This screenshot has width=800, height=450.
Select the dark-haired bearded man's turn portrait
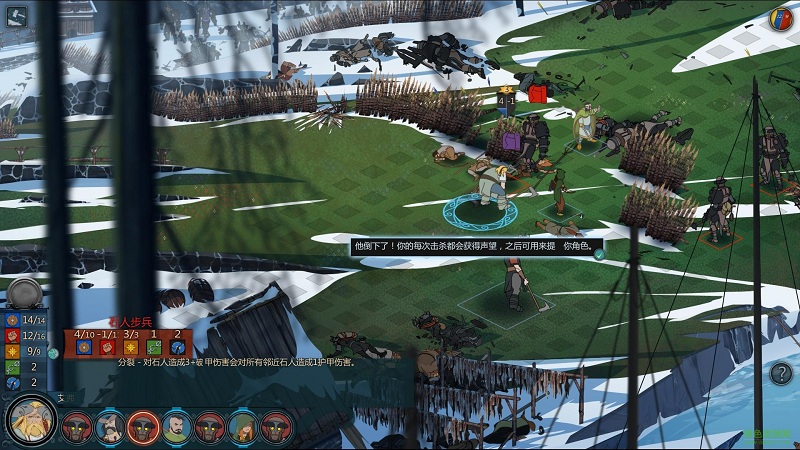(x=177, y=427)
